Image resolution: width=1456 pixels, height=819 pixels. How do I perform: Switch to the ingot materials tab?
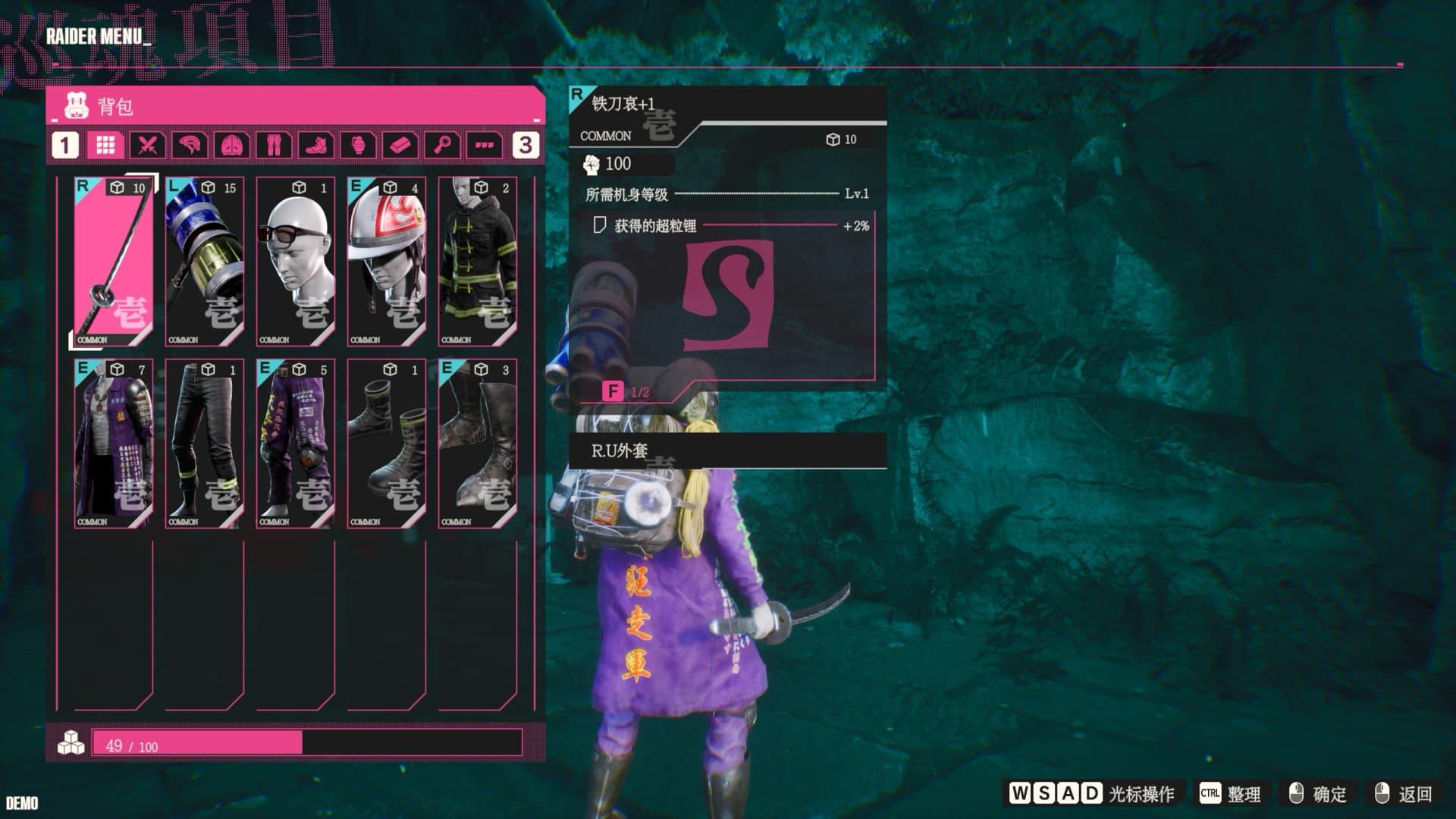[x=400, y=145]
